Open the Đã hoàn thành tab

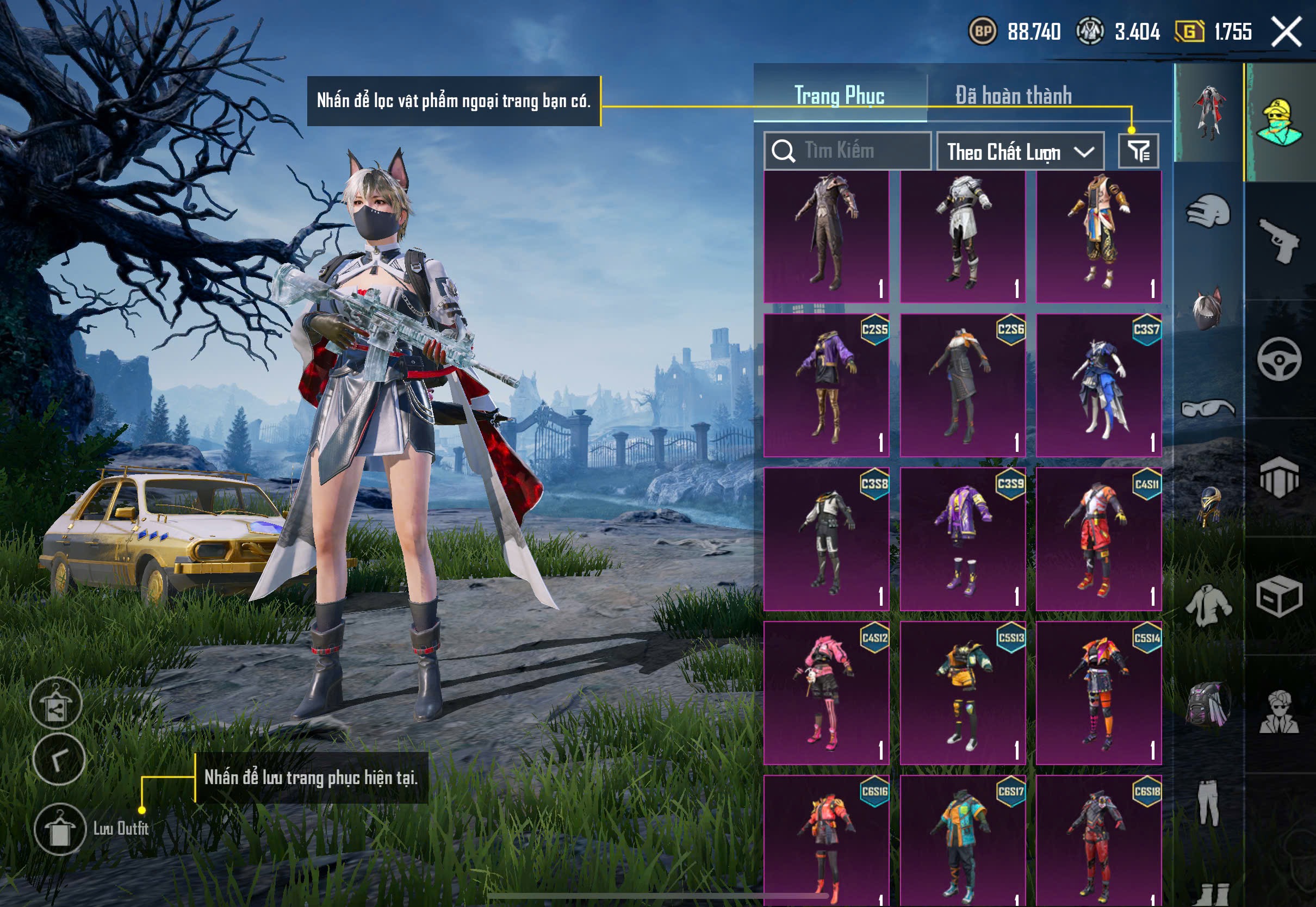[1014, 95]
